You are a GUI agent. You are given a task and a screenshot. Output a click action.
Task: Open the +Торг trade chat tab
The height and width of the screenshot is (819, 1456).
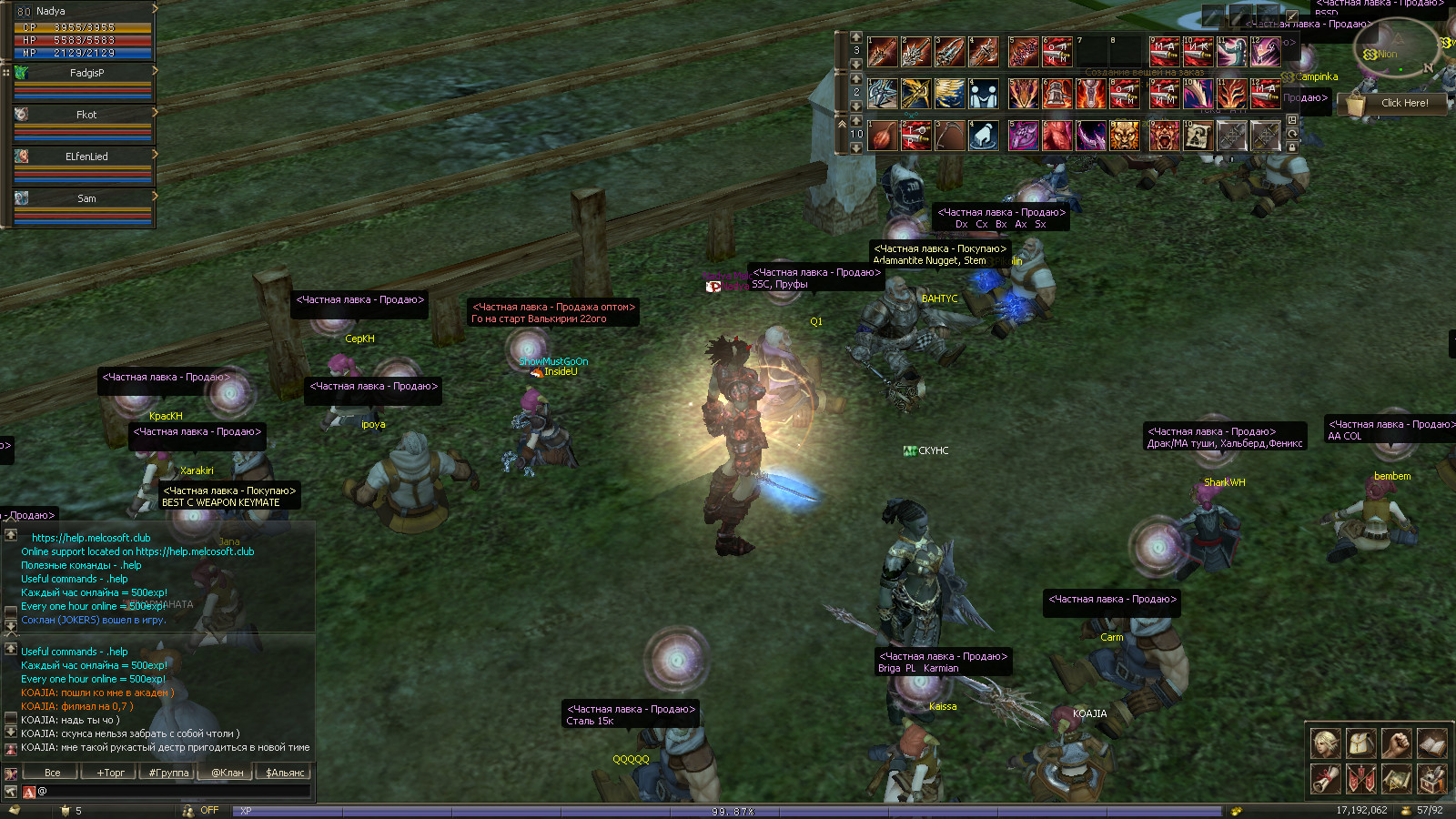(x=111, y=773)
